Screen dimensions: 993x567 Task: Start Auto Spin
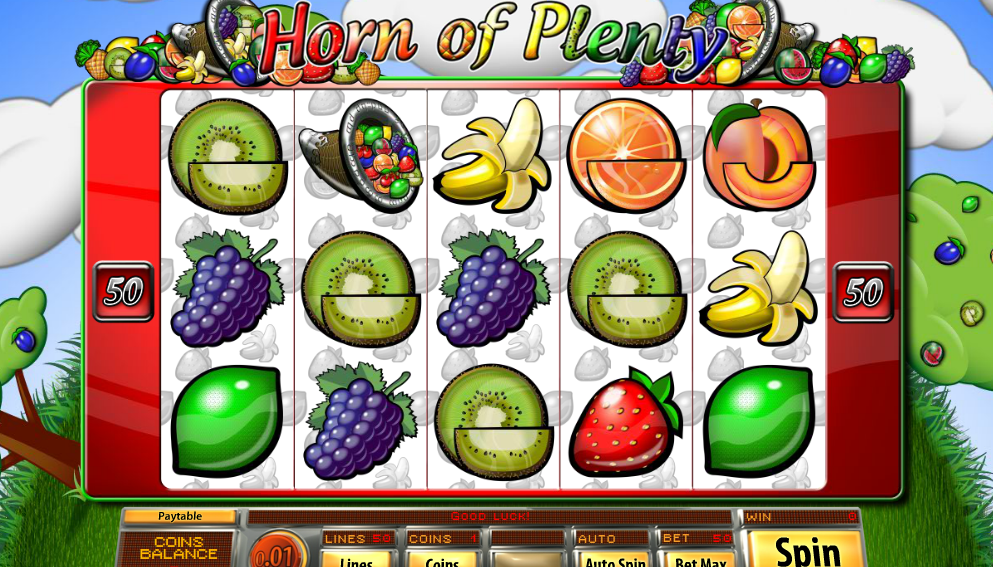[x=614, y=560]
